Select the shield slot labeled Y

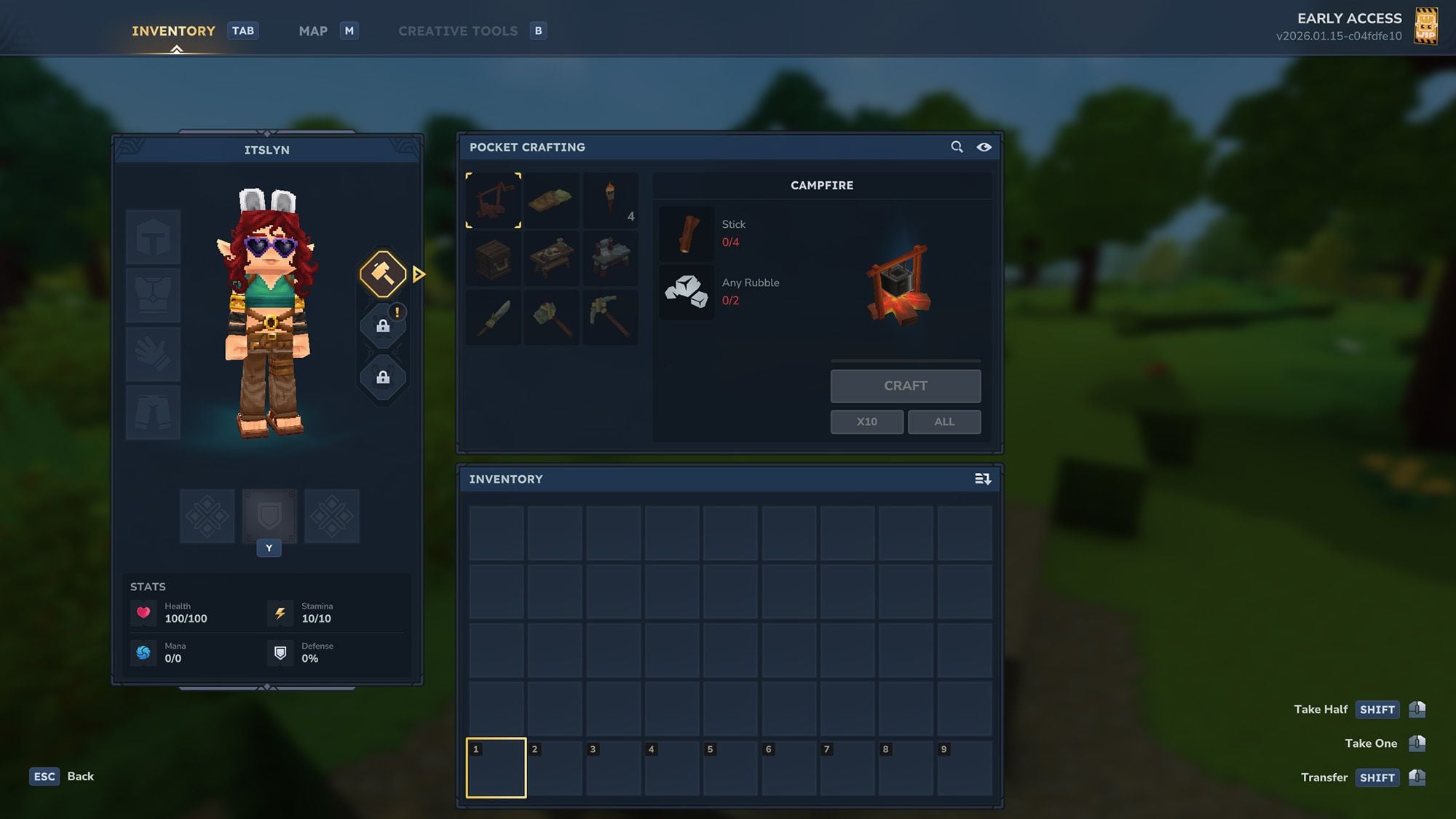pyautogui.click(x=269, y=515)
